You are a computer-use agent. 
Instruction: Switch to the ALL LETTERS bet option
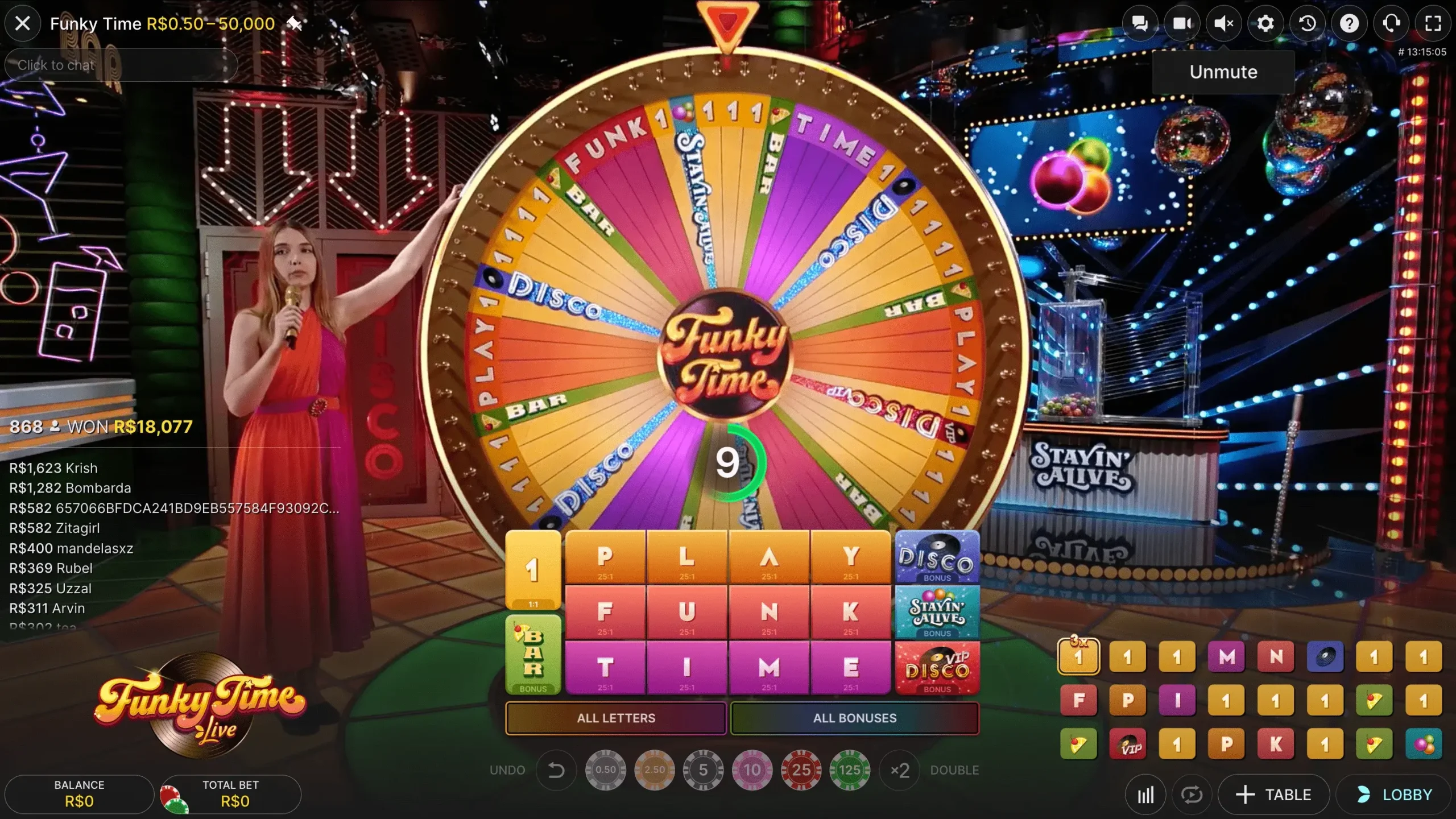(x=616, y=718)
